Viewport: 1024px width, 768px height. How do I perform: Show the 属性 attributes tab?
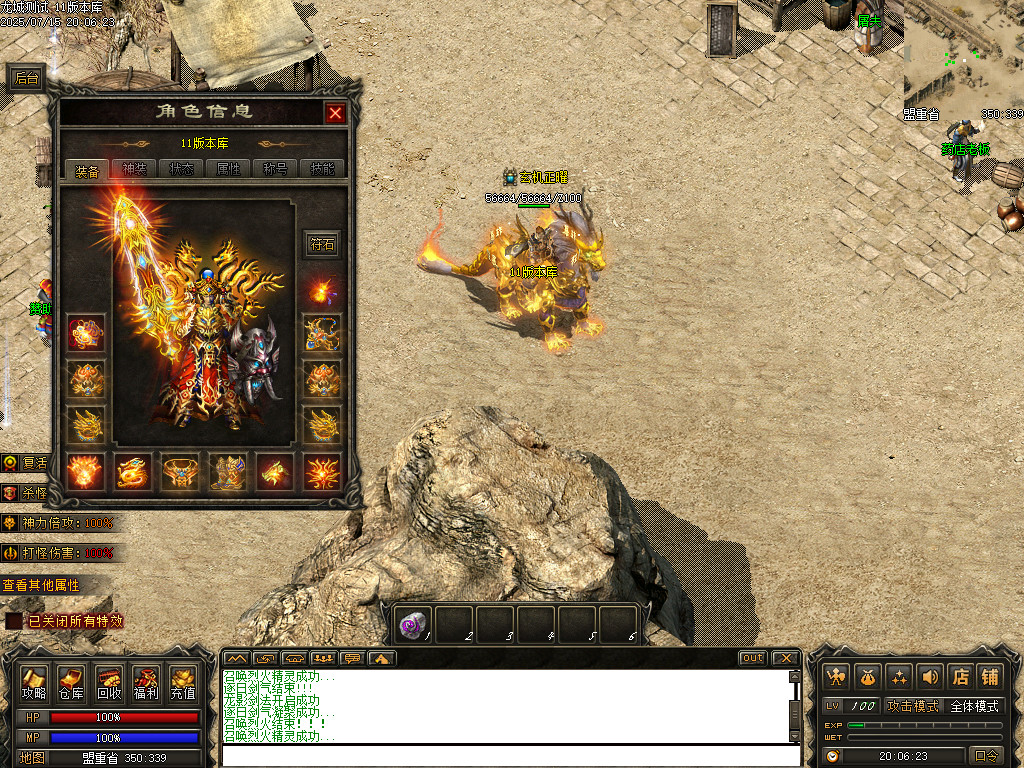pos(229,169)
